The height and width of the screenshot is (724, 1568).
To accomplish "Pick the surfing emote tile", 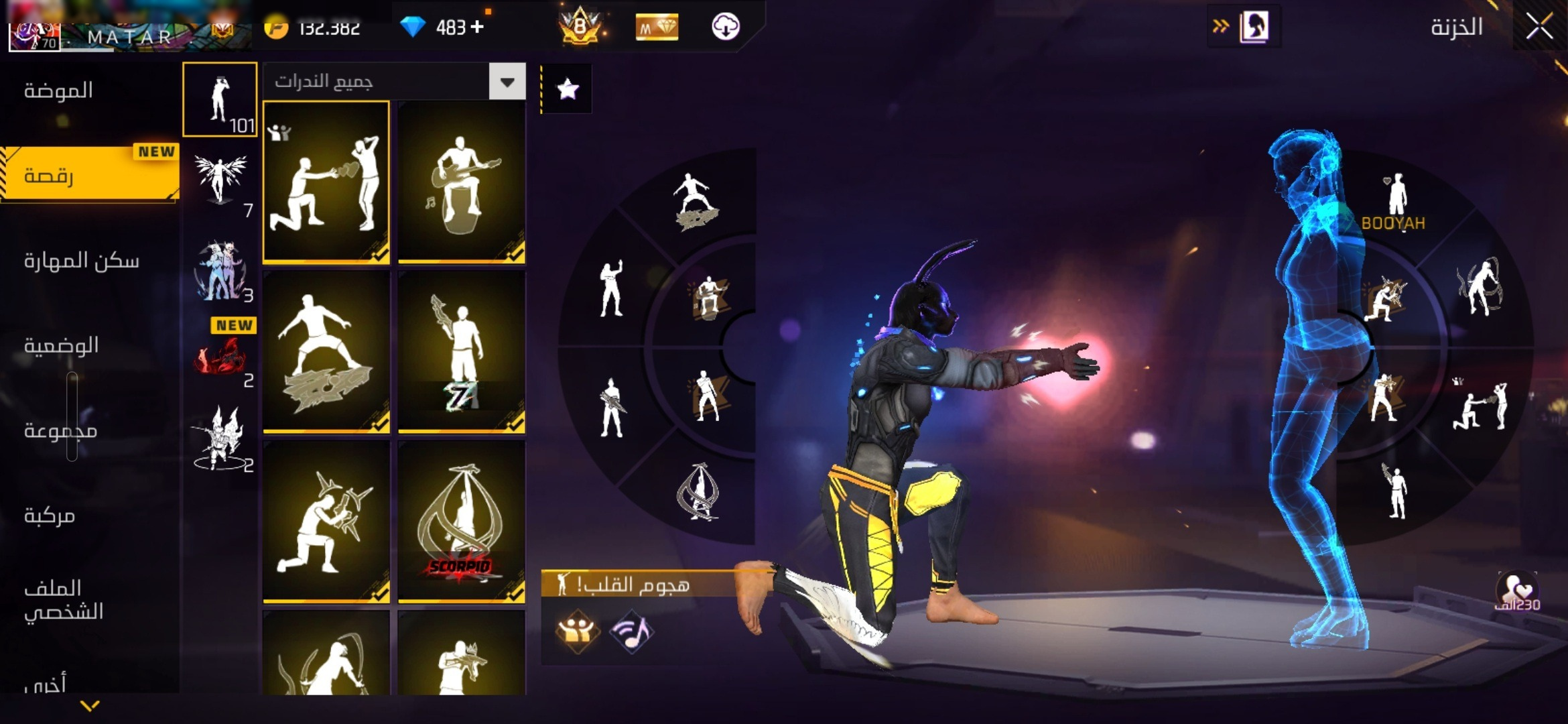I will (326, 351).
